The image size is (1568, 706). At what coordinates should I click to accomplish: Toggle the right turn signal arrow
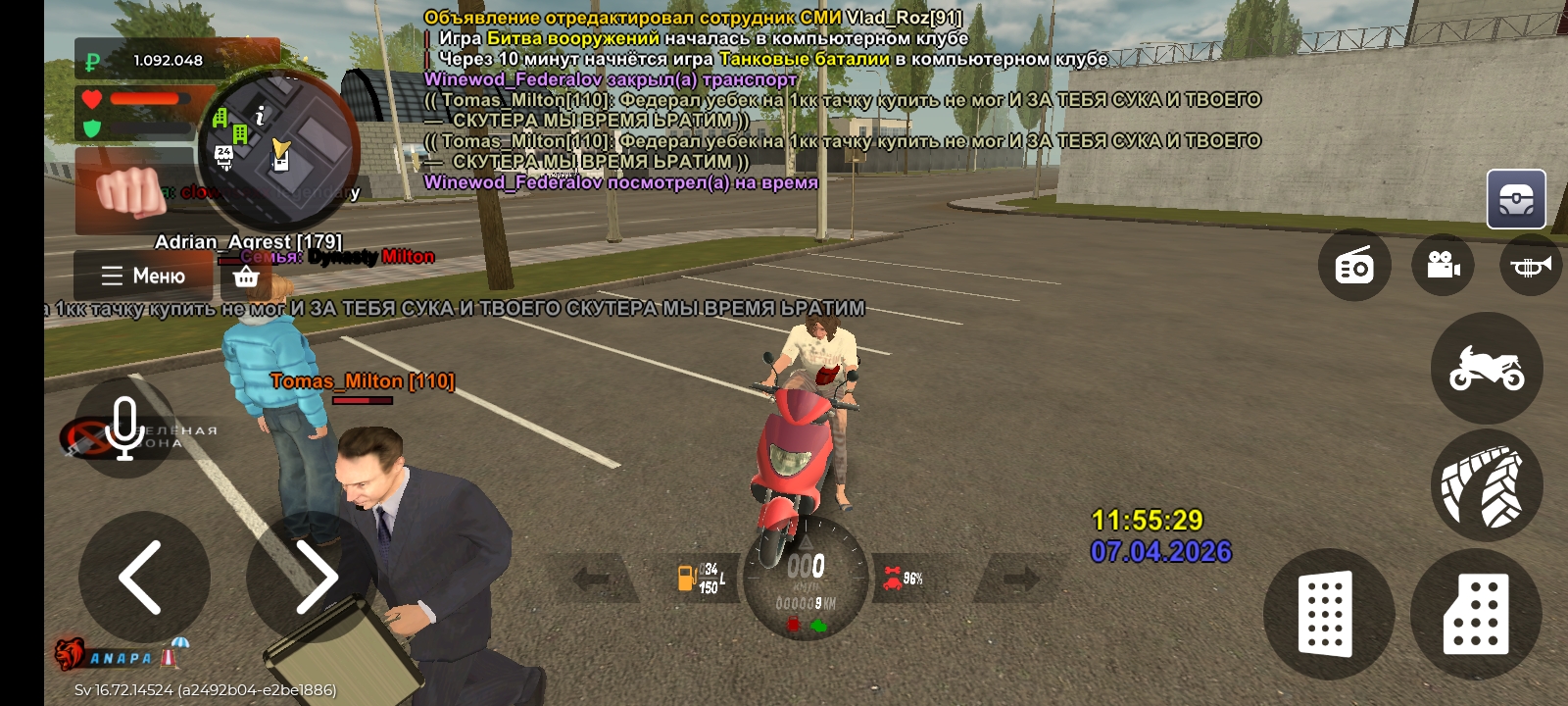pos(1019,579)
